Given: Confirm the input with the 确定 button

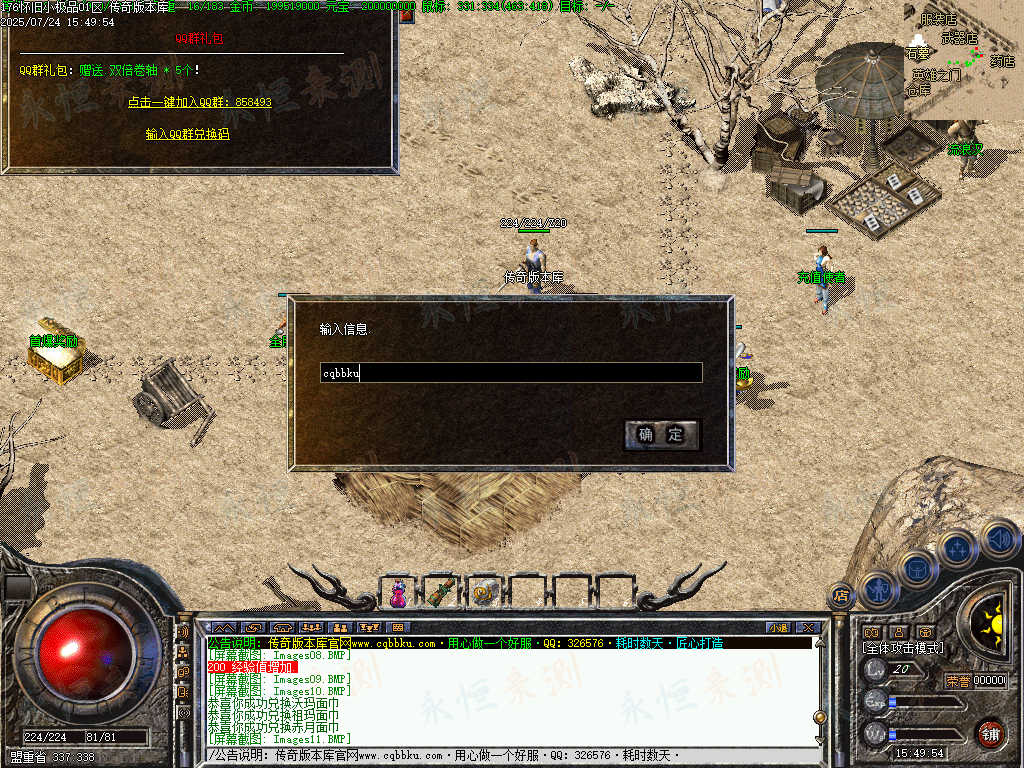Looking at the screenshot, I should pos(661,434).
